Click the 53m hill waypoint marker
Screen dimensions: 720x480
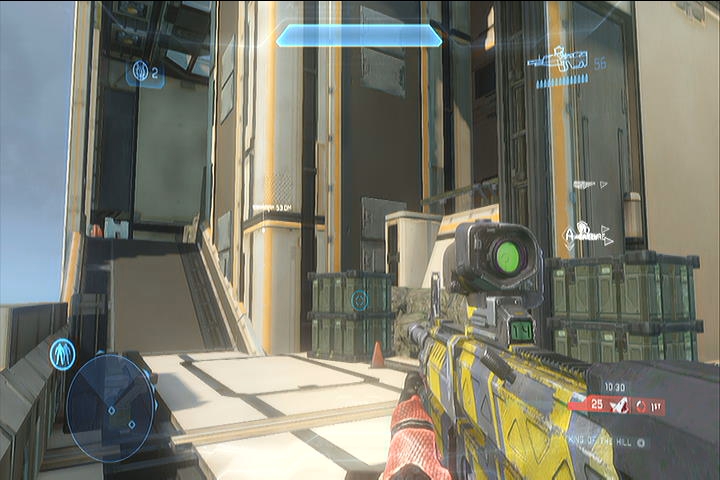tap(272, 207)
